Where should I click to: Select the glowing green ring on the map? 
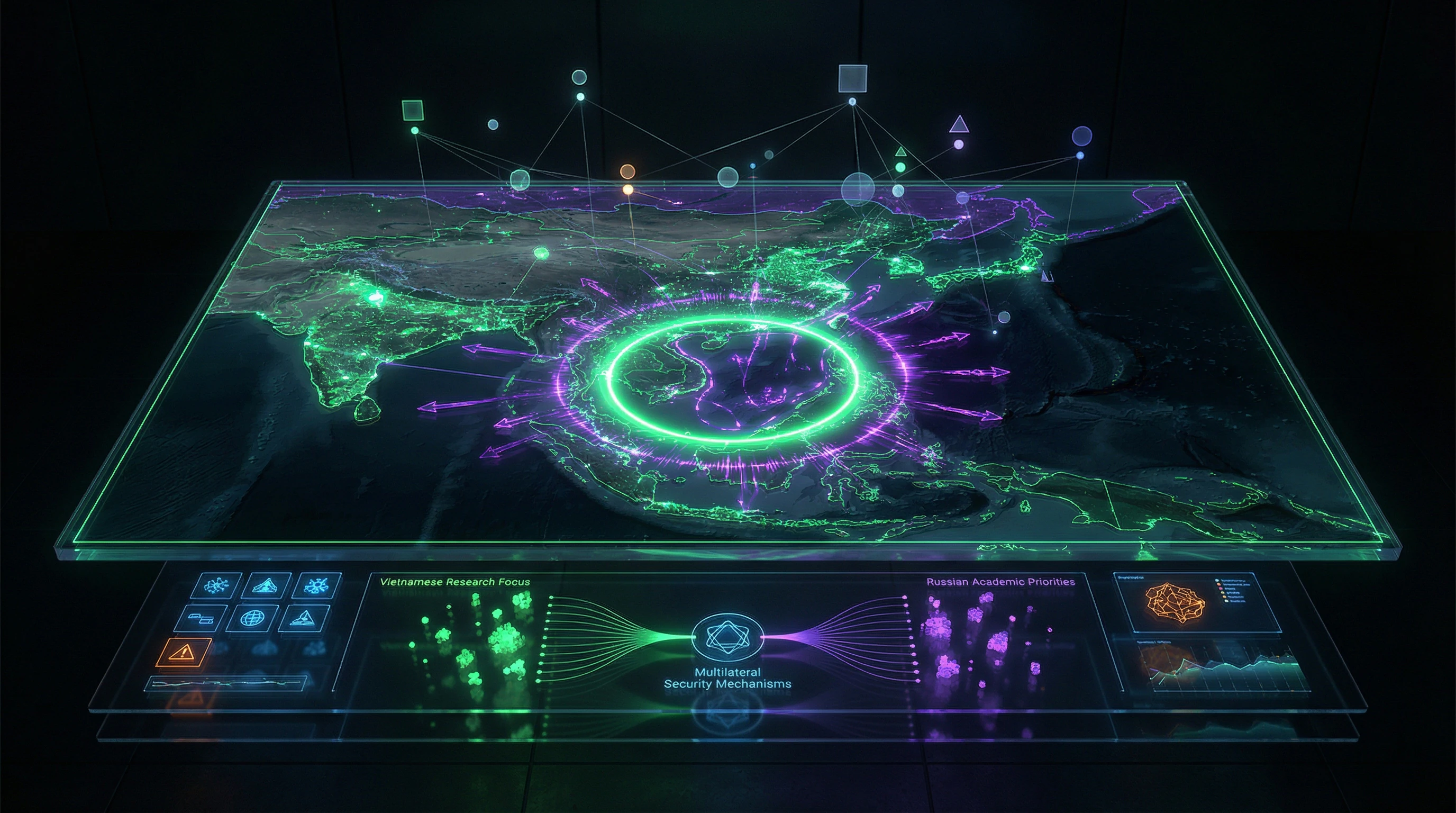[x=734, y=379]
